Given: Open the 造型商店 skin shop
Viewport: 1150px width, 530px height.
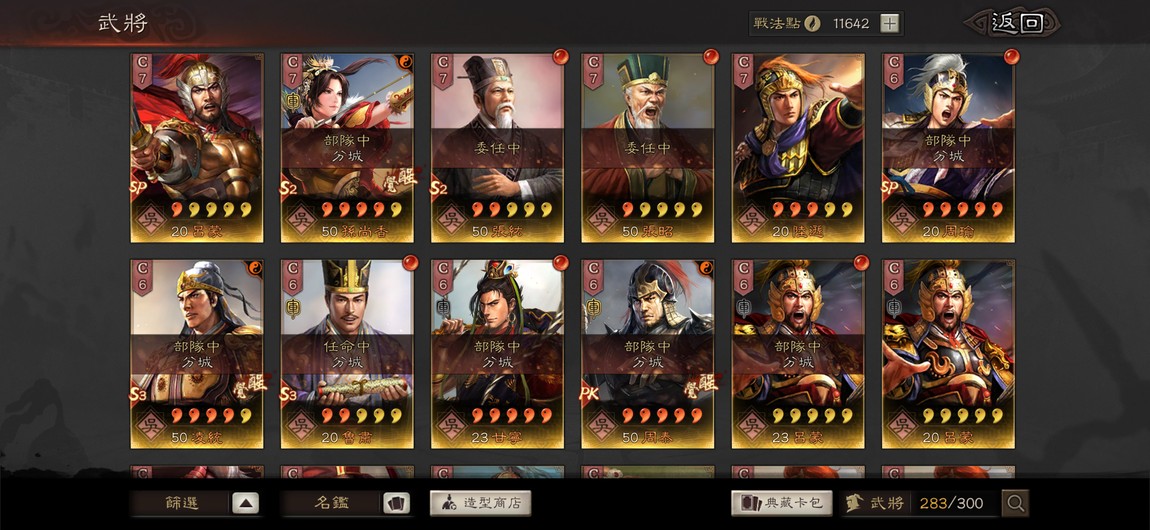Looking at the screenshot, I should [481, 503].
